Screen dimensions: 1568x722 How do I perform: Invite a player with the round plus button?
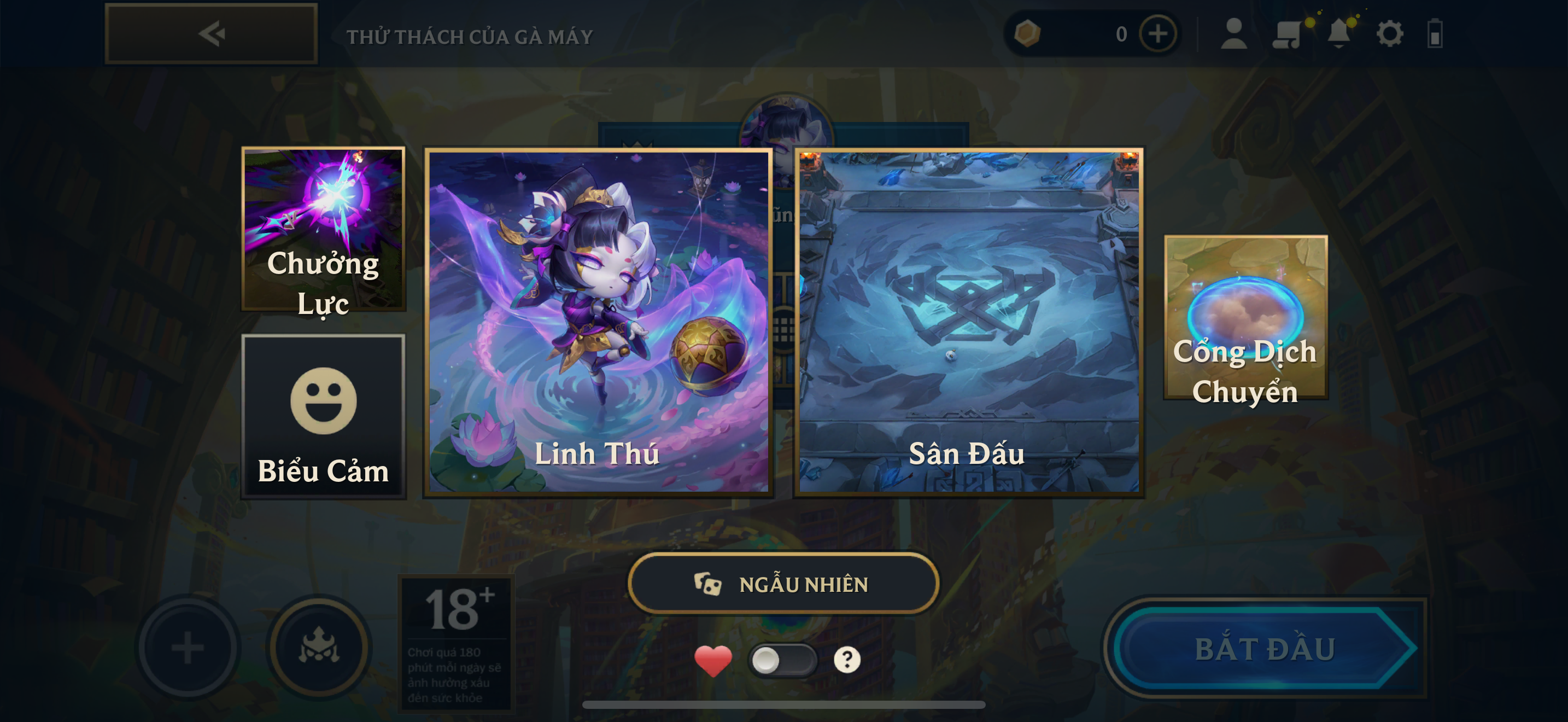(x=188, y=647)
